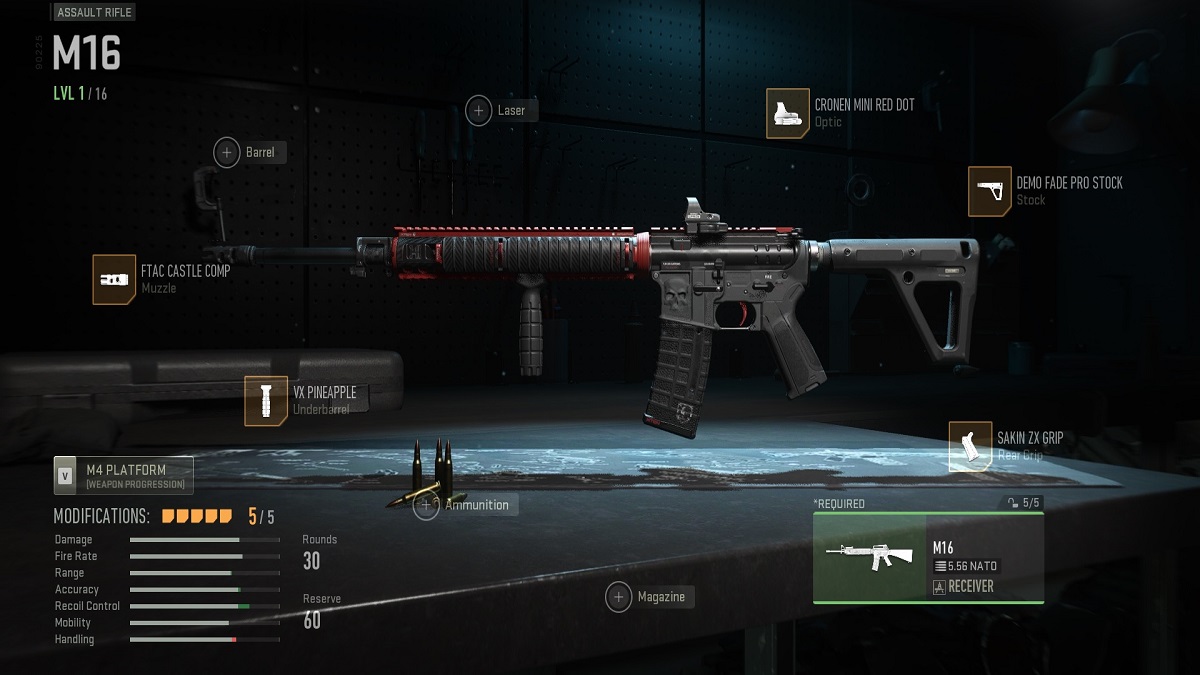Change the Demo Fade Pro Stock
This screenshot has height=675, width=1200.
click(989, 191)
